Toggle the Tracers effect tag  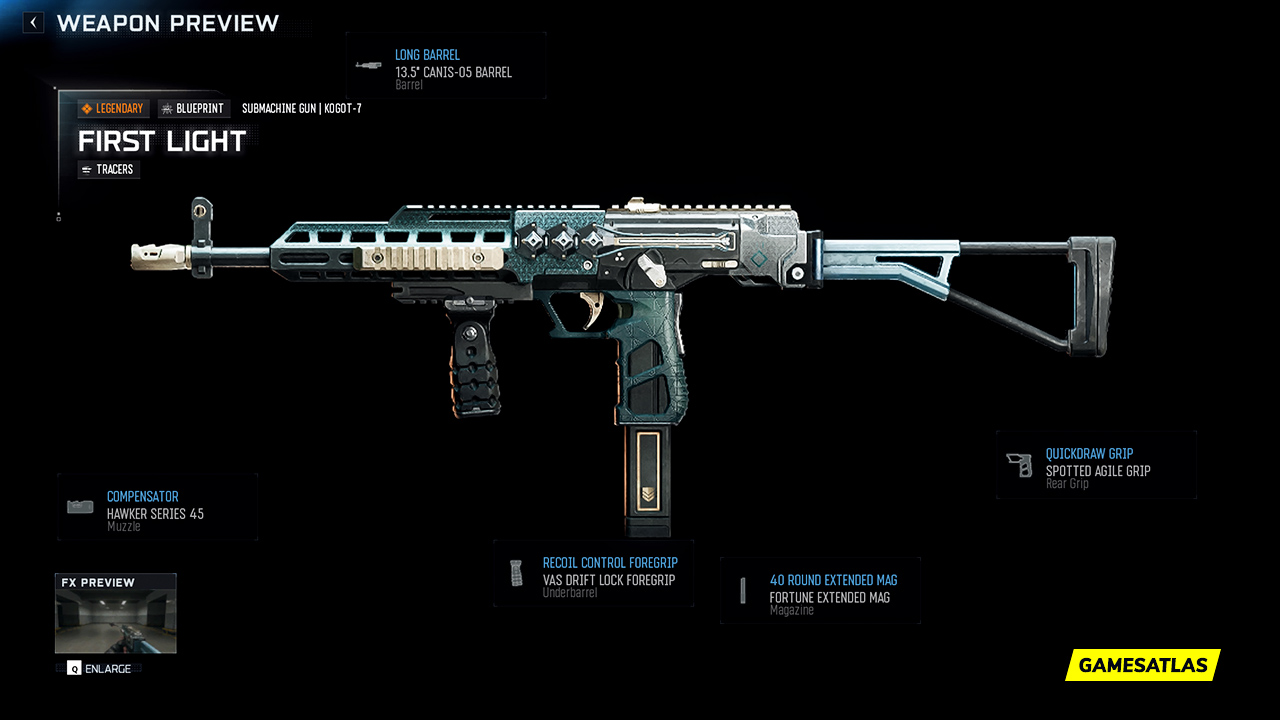pos(108,169)
